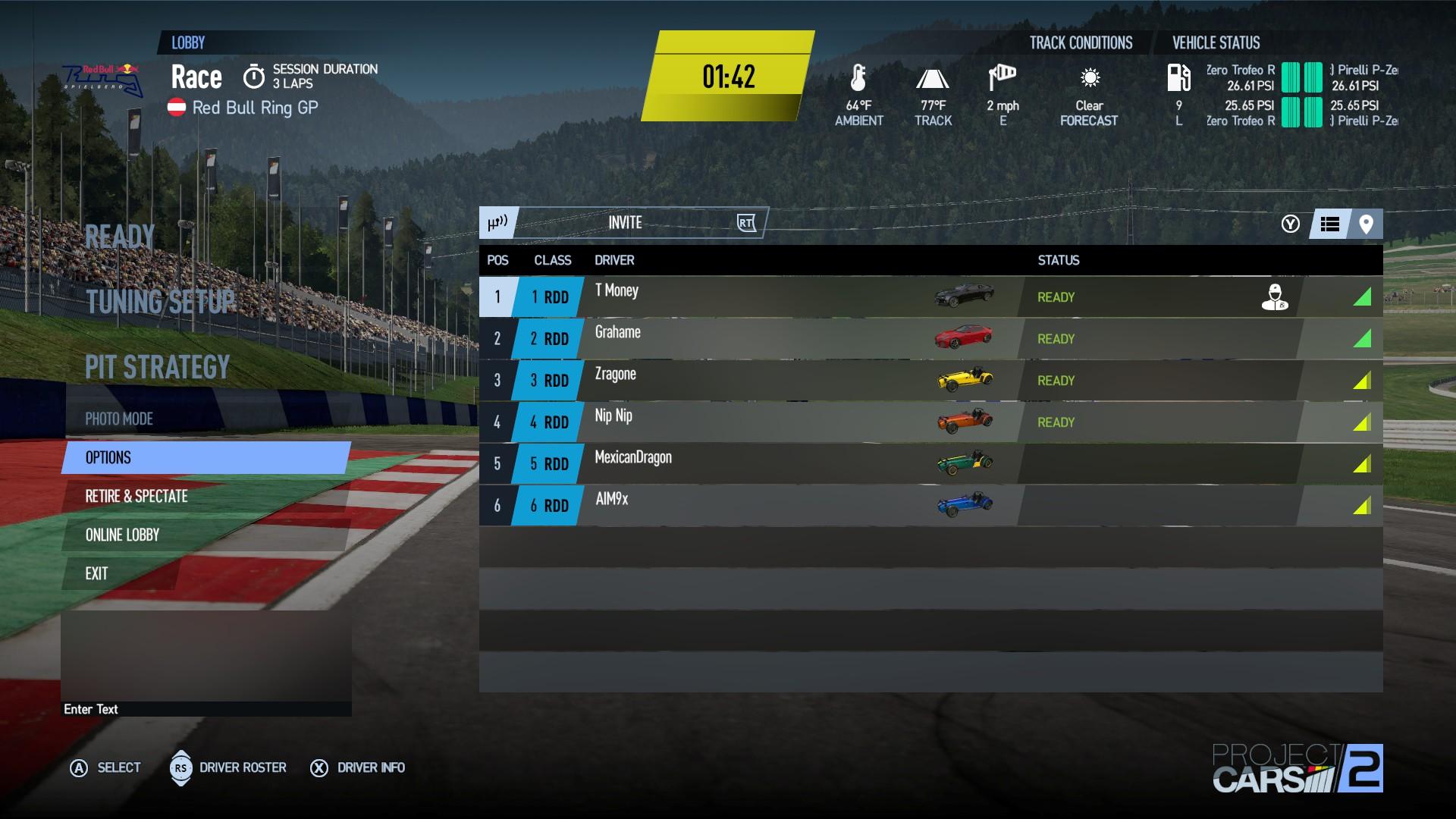Open the Vehicle Status panel
Screen dimensions: 1456x819
[1216, 43]
